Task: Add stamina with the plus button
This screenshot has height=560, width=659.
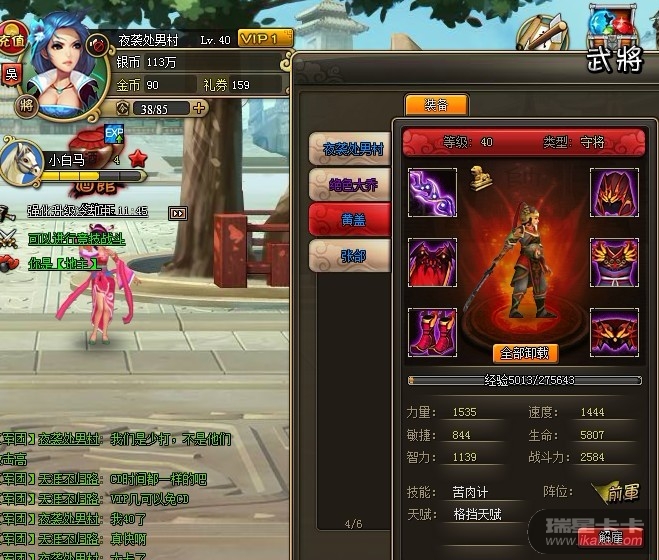Action: tap(200, 108)
